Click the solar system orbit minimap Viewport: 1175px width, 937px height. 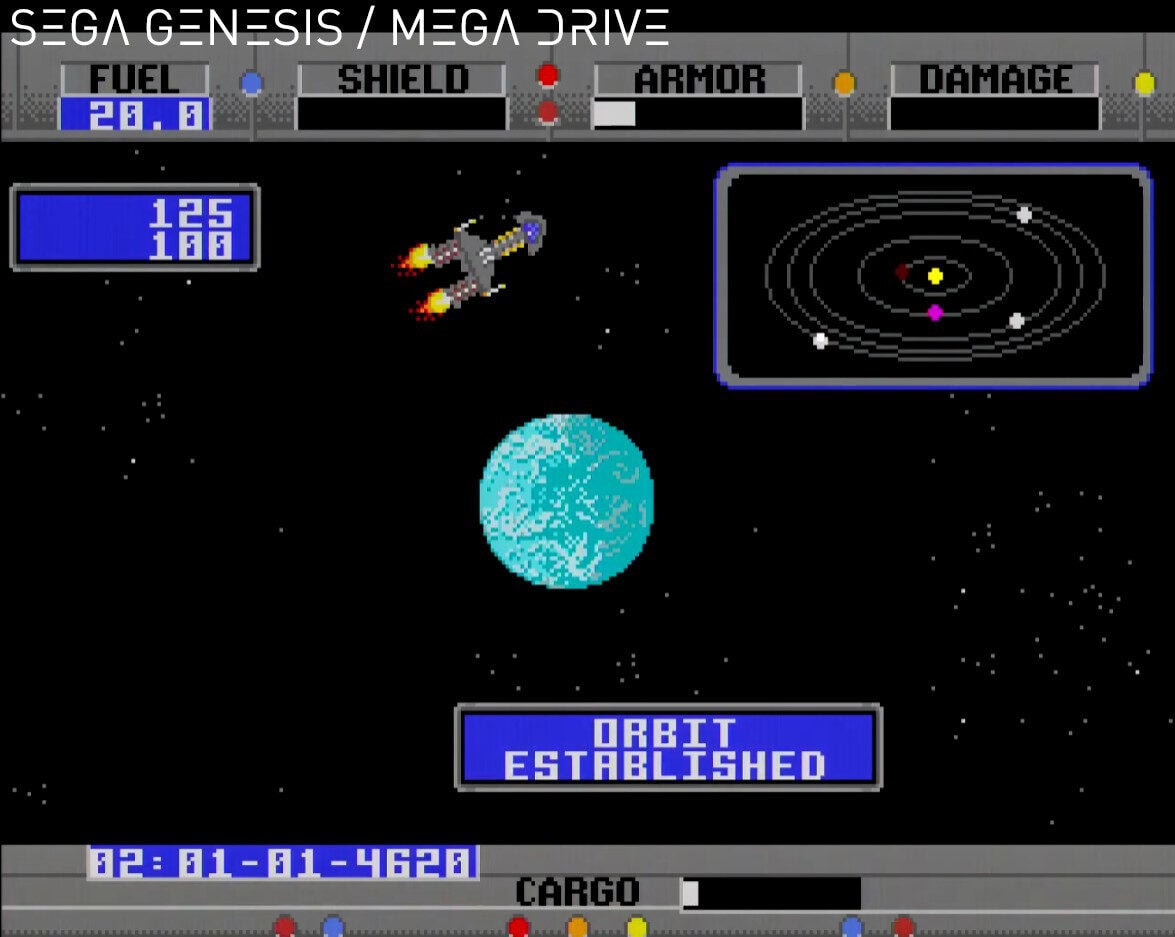click(933, 276)
